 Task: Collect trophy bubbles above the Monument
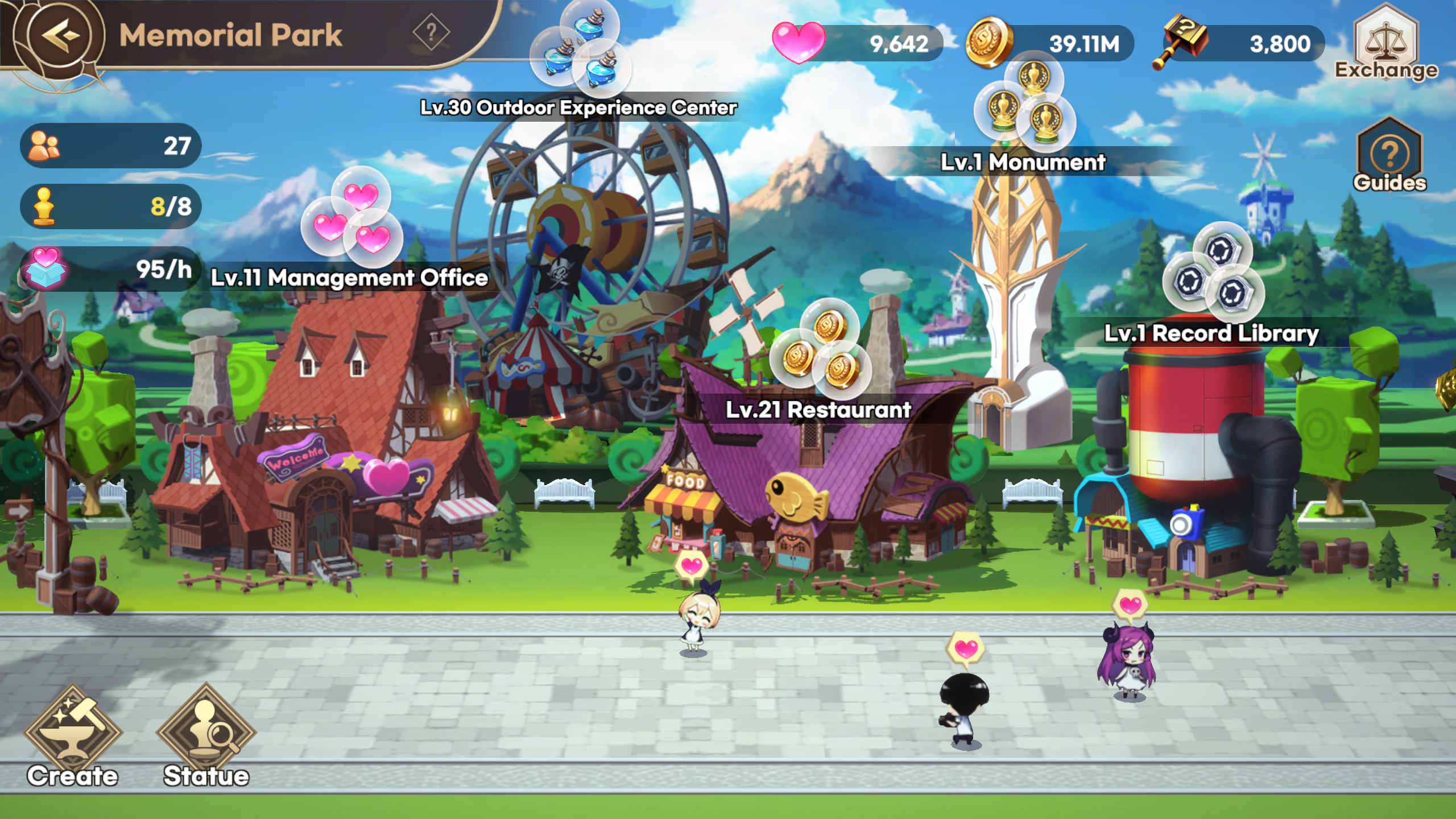tap(1025, 104)
